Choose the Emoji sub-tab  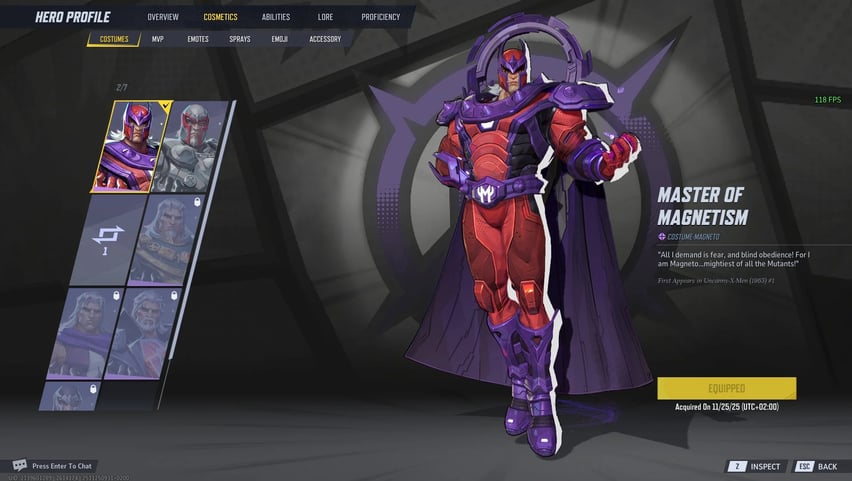[x=279, y=40]
